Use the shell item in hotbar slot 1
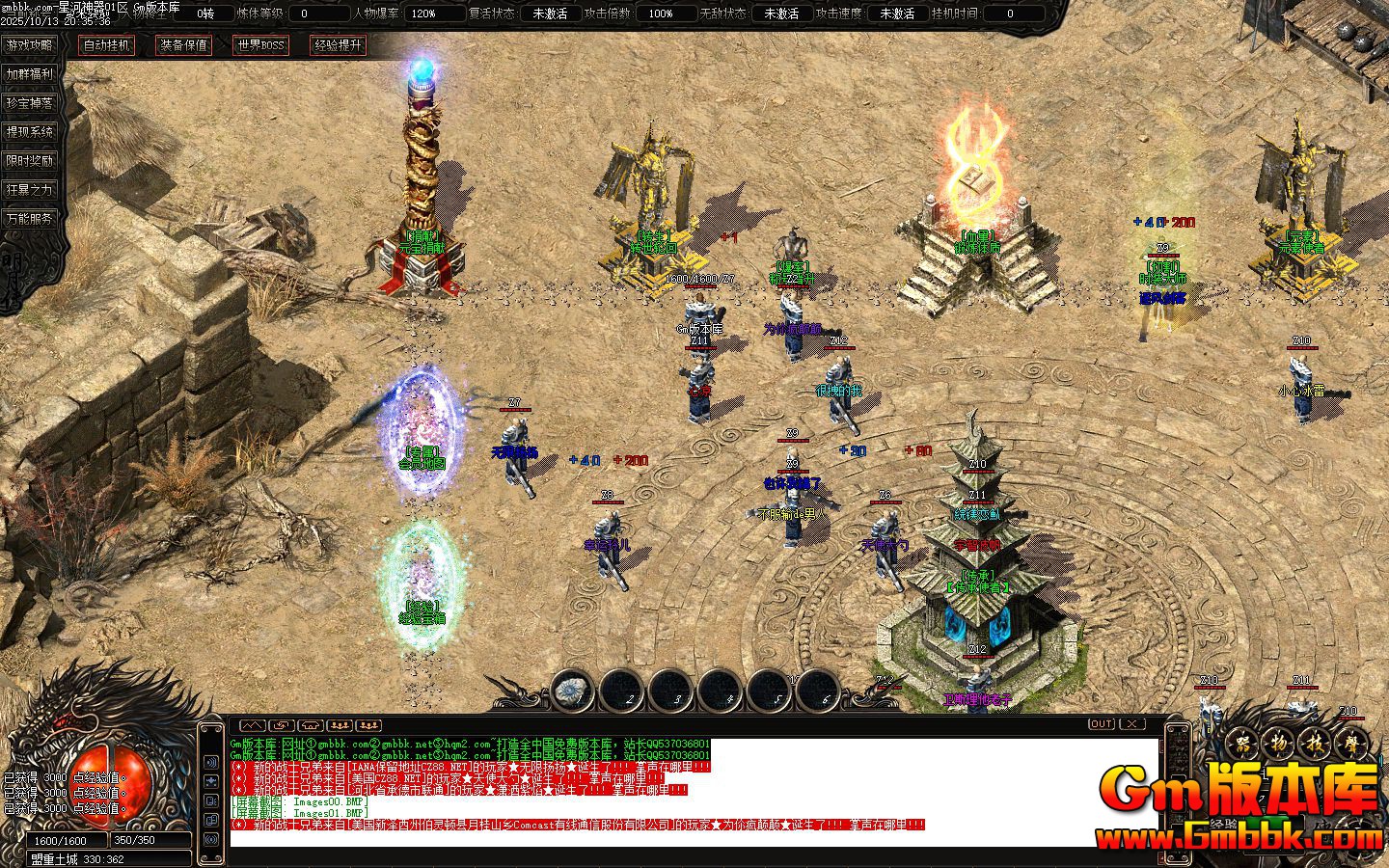The height and width of the screenshot is (868, 1389). click(x=573, y=690)
